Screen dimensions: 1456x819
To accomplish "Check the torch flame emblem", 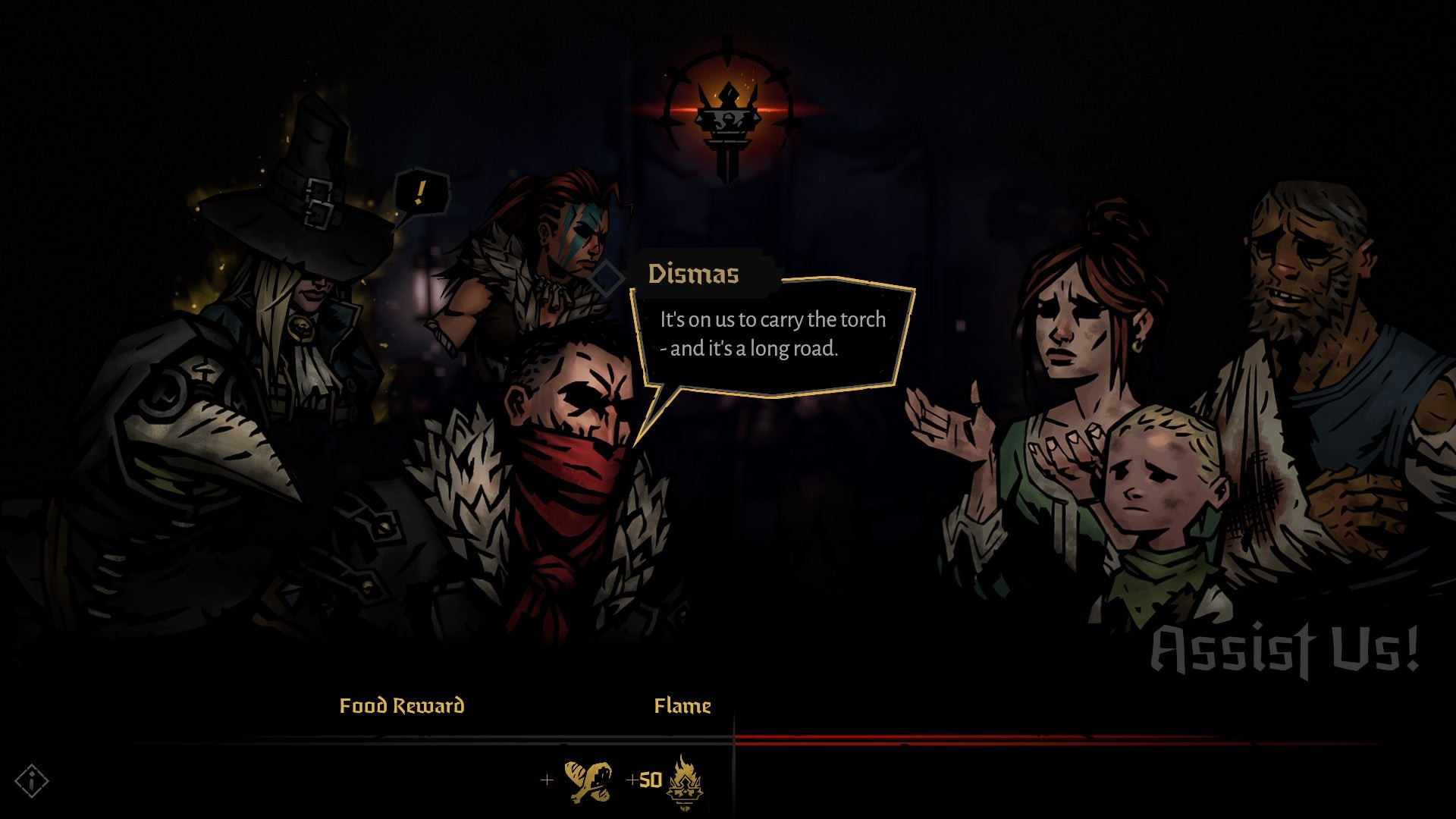I will click(726, 114).
